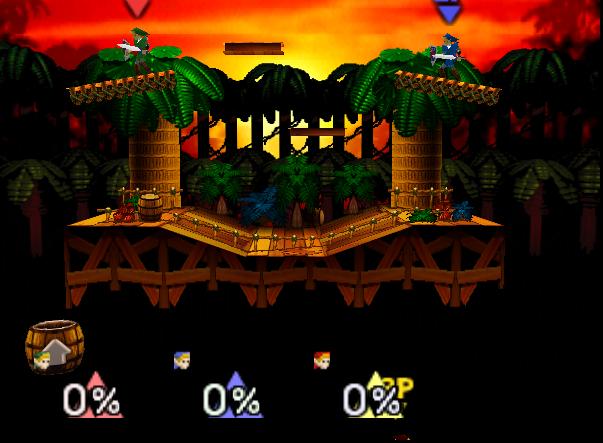603x443 pixels.
Task: Choose the red-capped Link stock icon
Action: click(321, 360)
